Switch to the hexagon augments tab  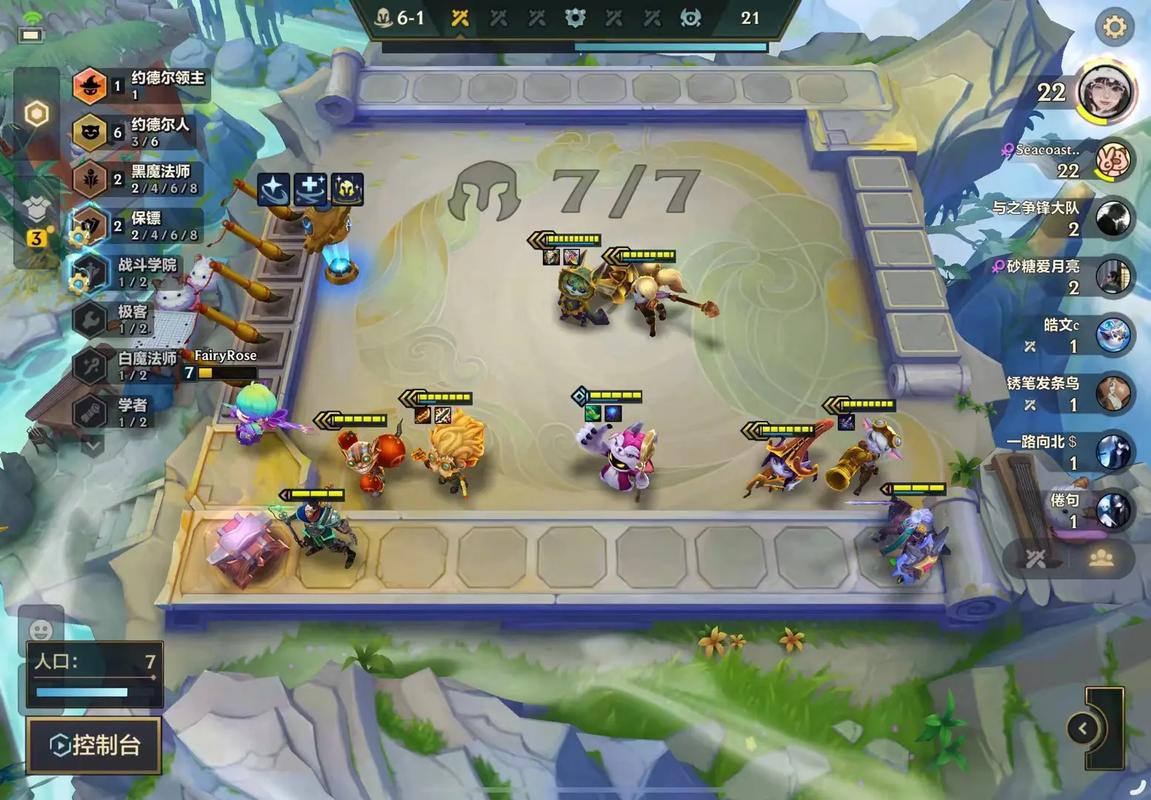(36, 114)
